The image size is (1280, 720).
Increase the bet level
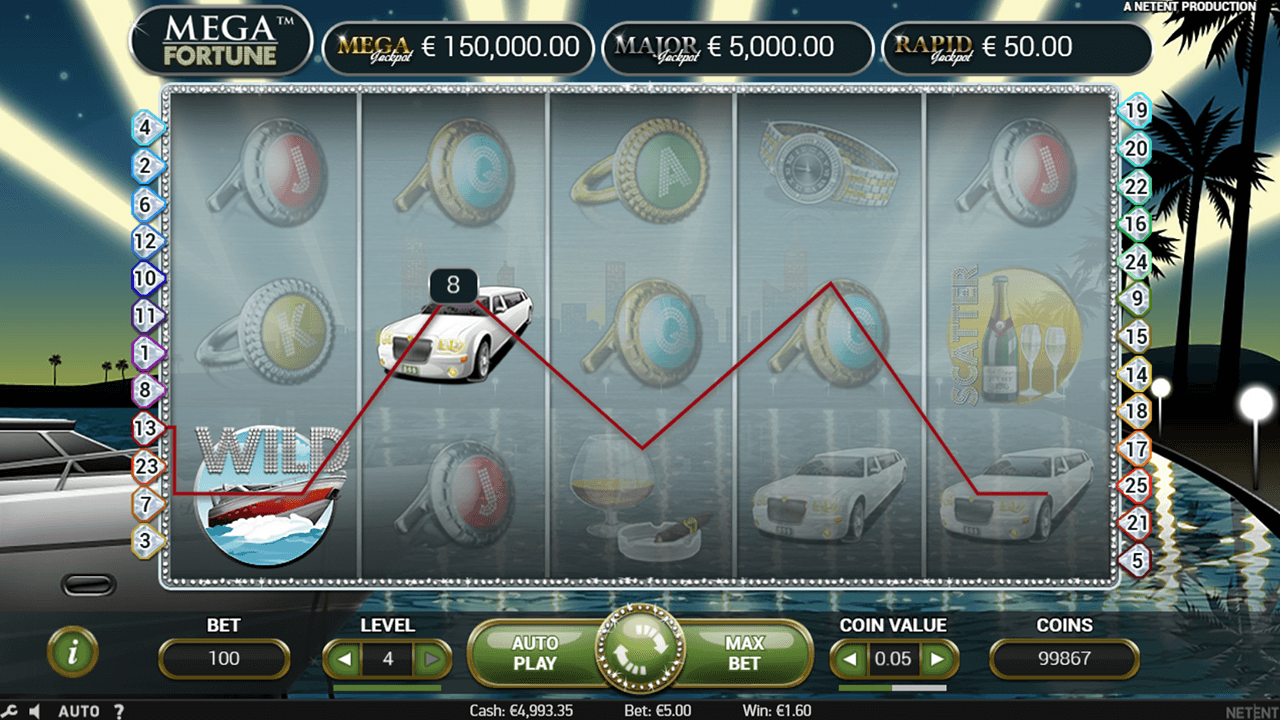tap(432, 660)
